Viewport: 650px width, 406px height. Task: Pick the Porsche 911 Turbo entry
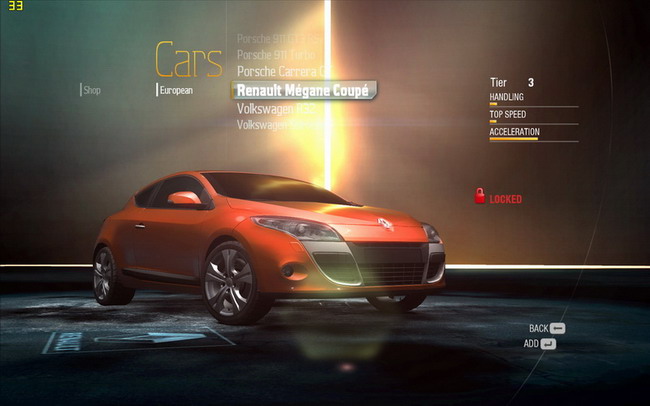click(278, 53)
